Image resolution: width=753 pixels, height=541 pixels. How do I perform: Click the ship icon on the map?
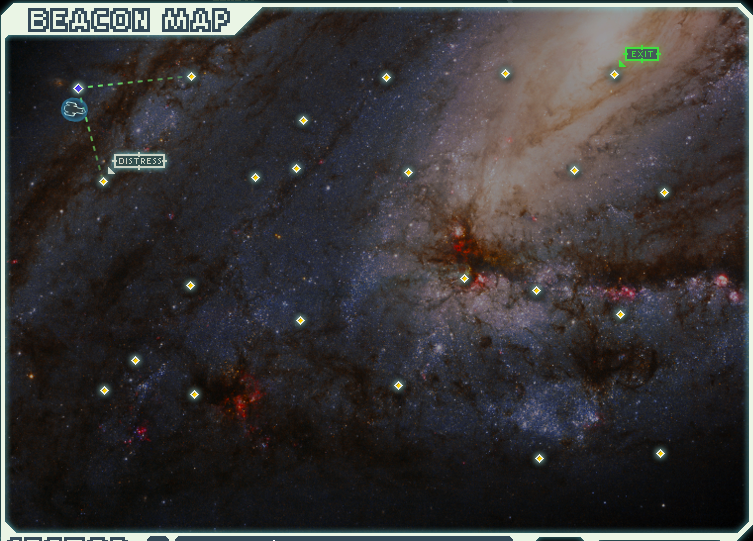point(73,109)
